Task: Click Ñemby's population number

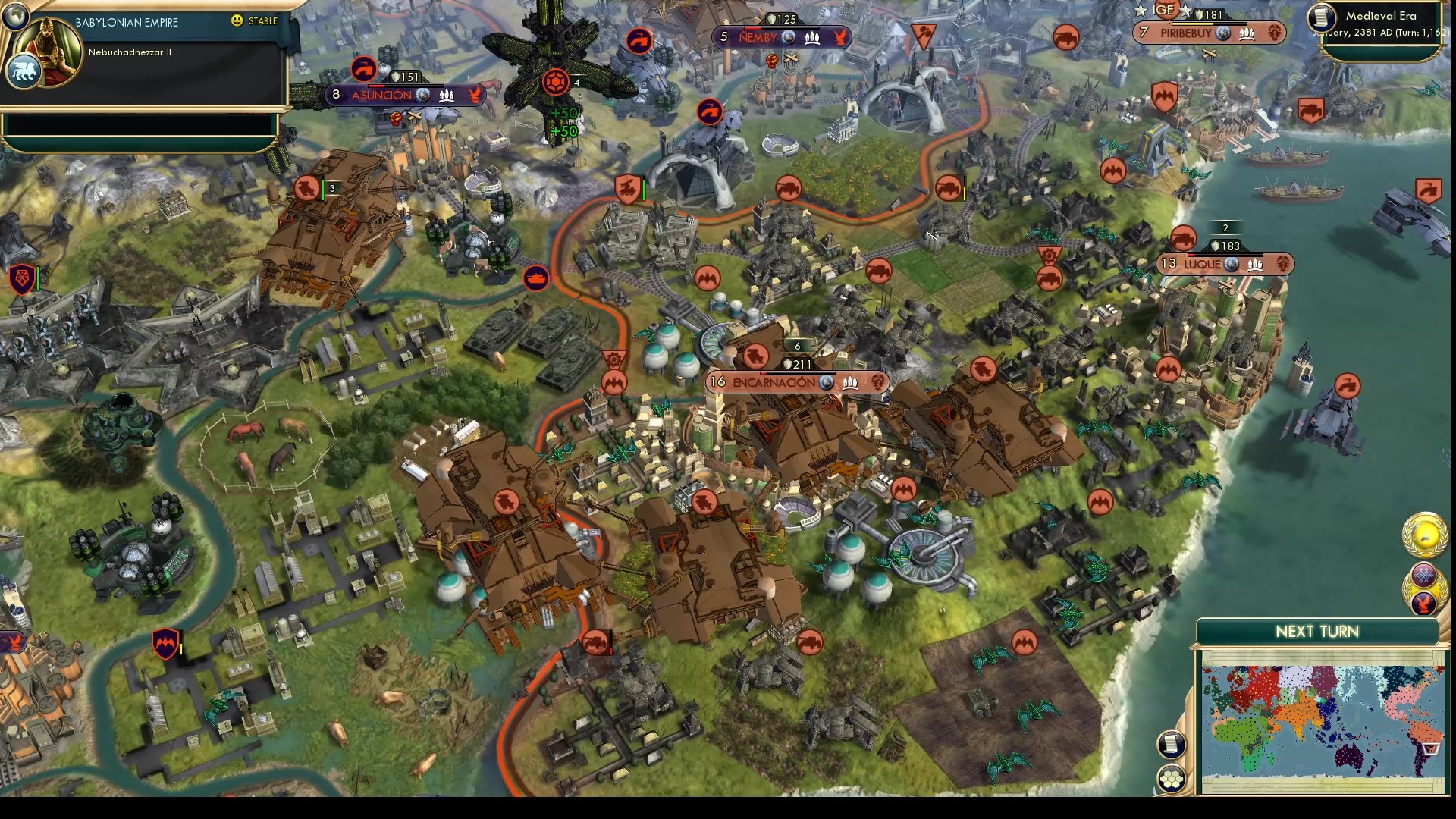Action: pyautogui.click(x=725, y=36)
